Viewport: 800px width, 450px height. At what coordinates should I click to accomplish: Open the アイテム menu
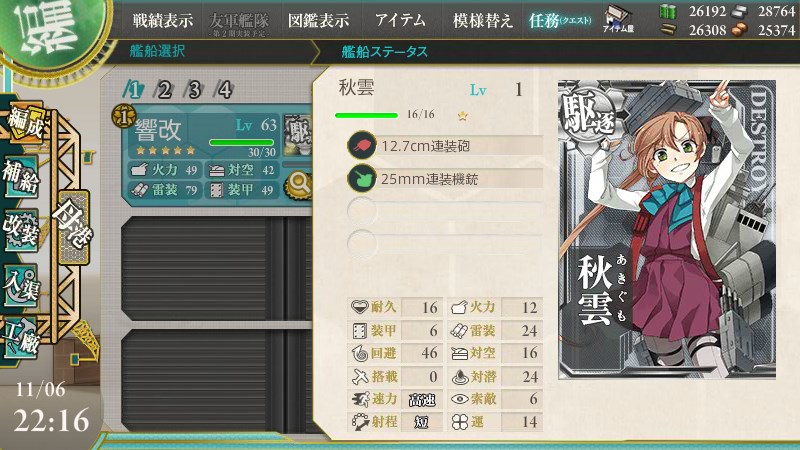[400, 20]
